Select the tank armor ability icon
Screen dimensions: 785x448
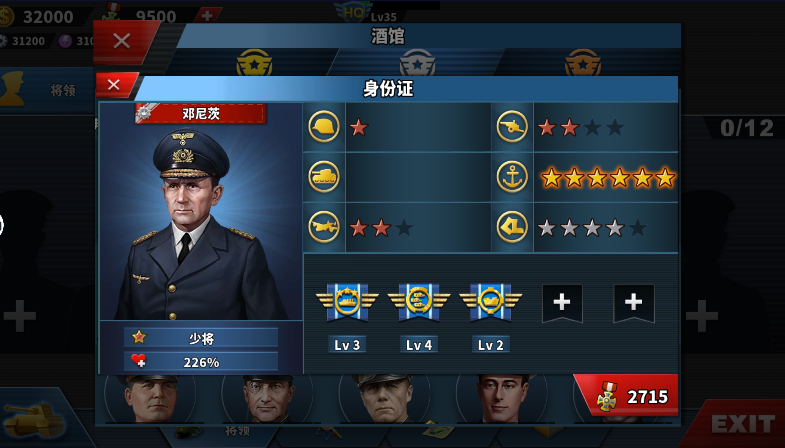(x=324, y=177)
